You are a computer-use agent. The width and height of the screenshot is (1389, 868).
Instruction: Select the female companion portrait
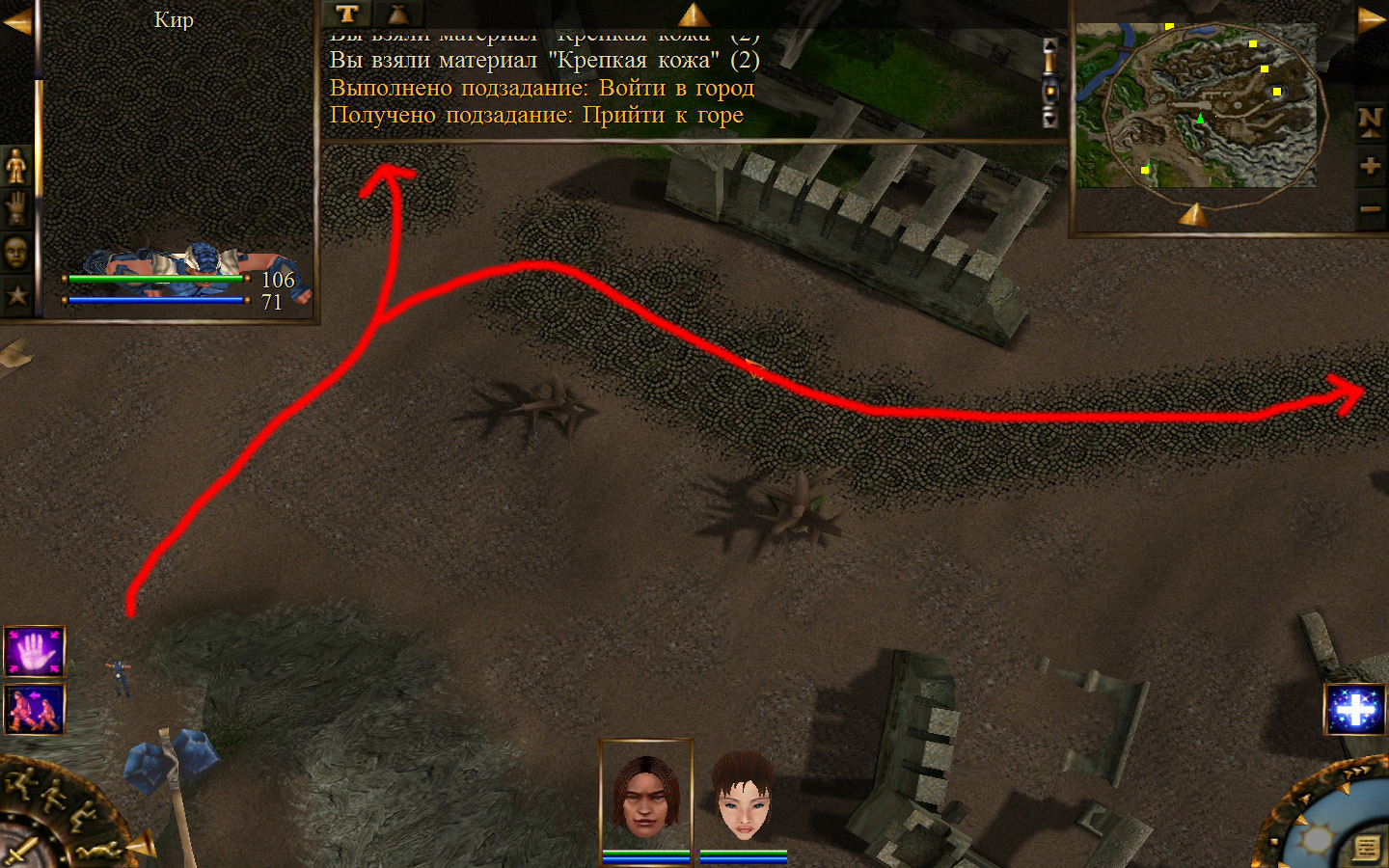coord(744,796)
